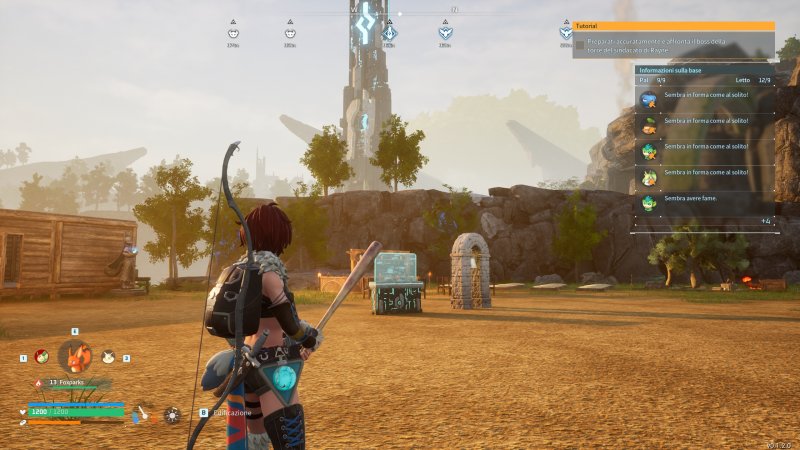The image size is (800, 450).
Task: Click the round sun-shaped HUD icon
Action: click(173, 414)
